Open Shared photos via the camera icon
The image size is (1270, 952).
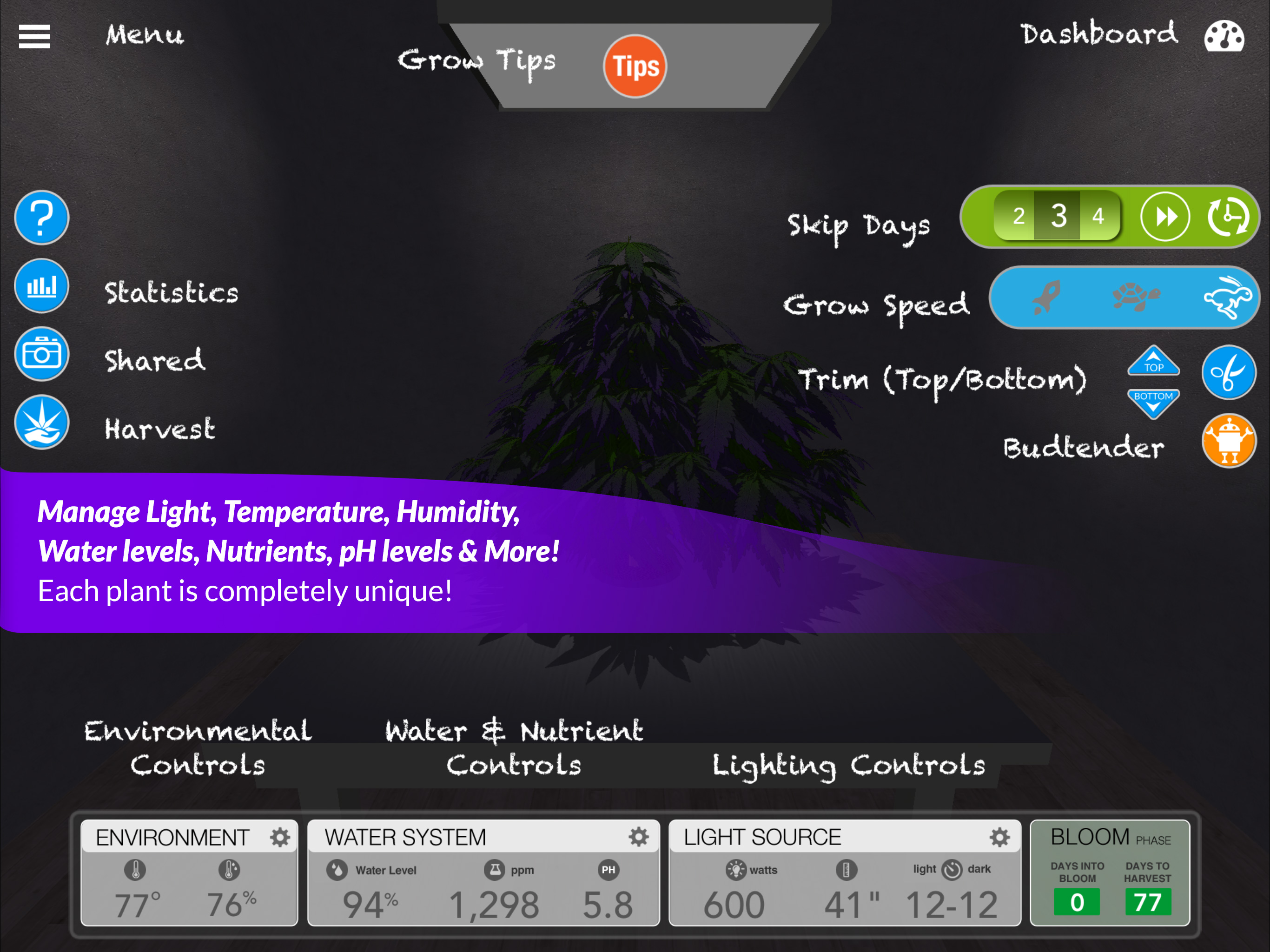click(41, 354)
